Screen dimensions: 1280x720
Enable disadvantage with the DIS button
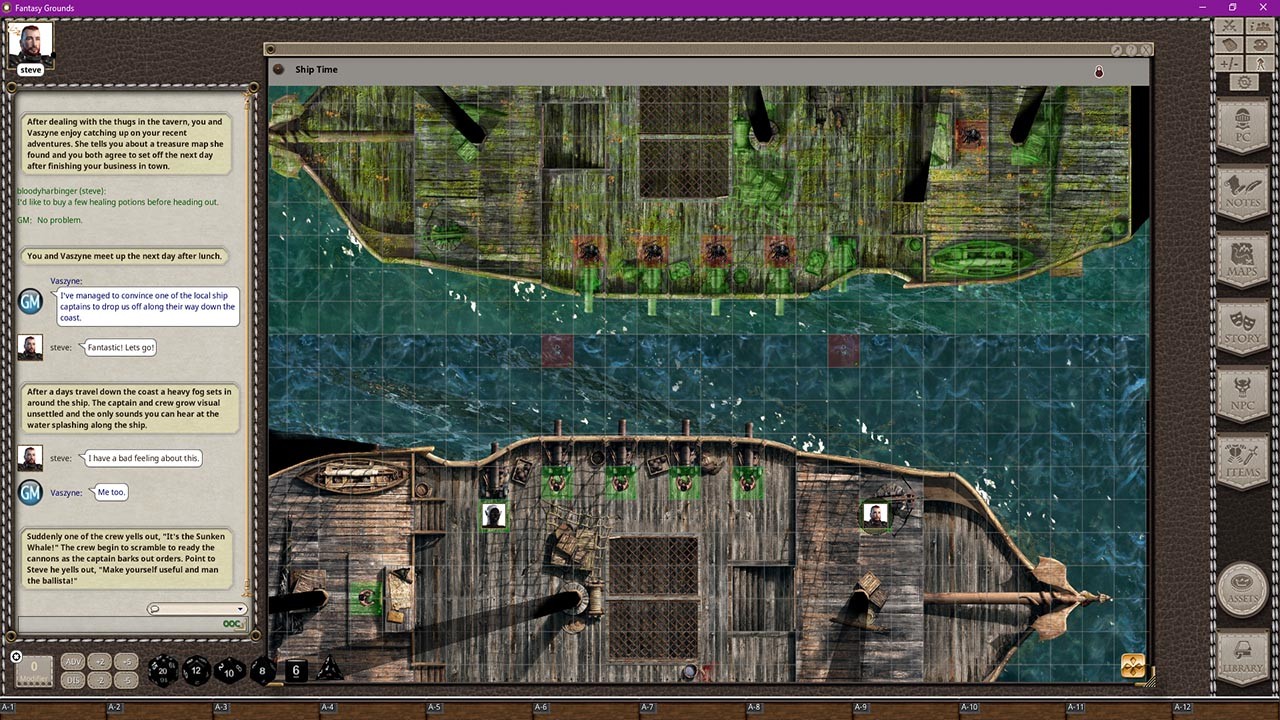pos(73,680)
